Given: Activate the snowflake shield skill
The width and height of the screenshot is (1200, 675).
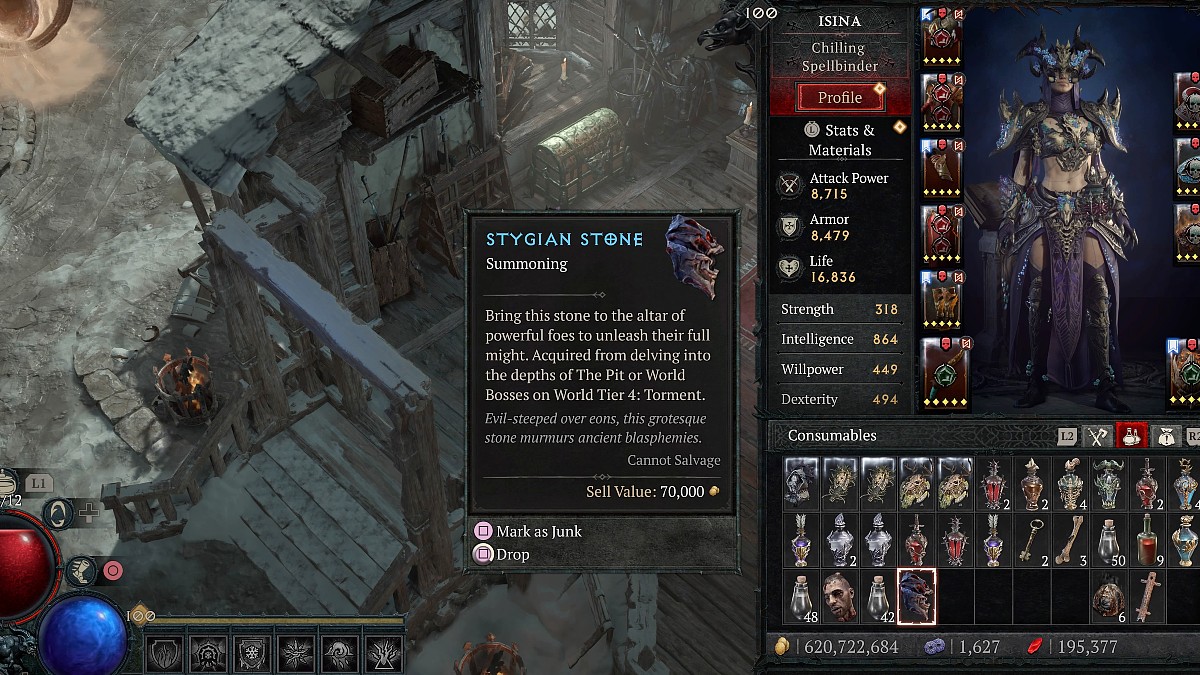Looking at the screenshot, I should point(252,655).
